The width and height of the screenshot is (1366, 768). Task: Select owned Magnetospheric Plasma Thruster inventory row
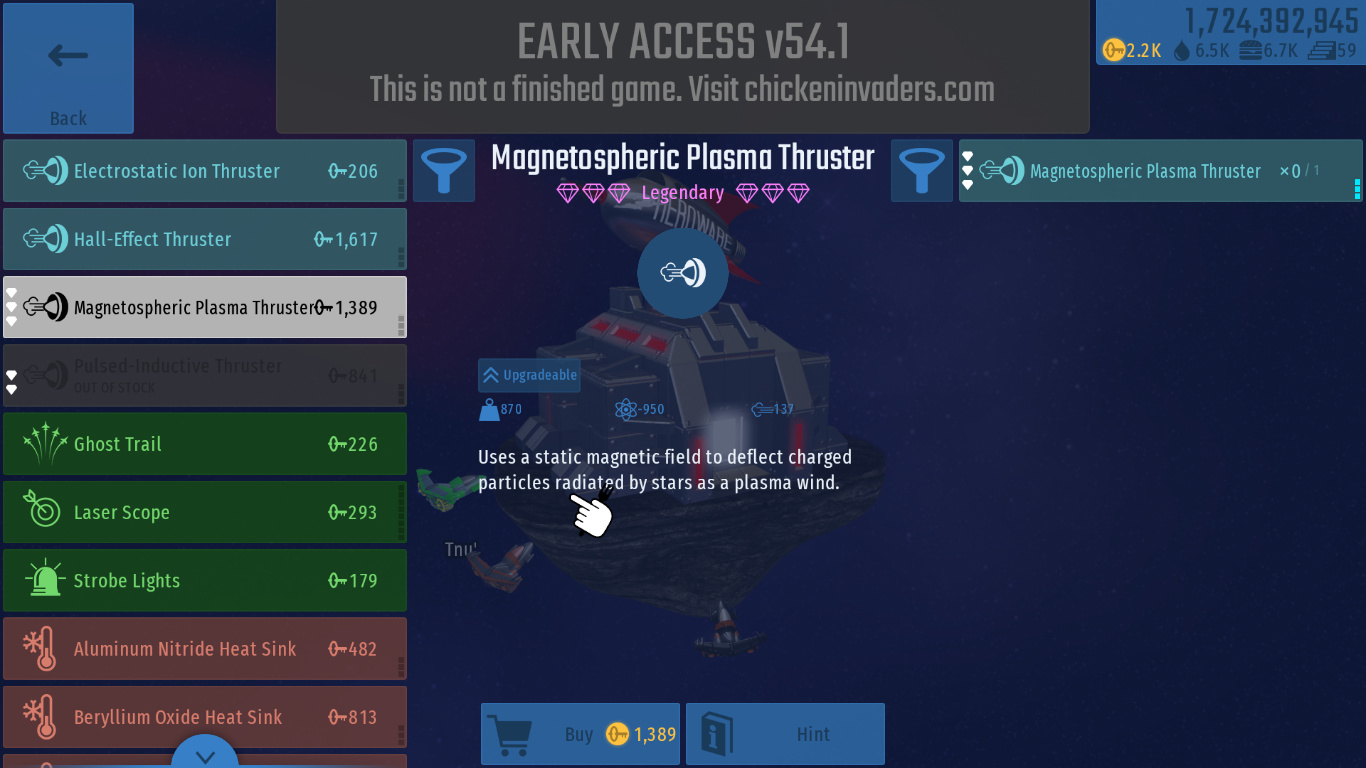(1160, 171)
